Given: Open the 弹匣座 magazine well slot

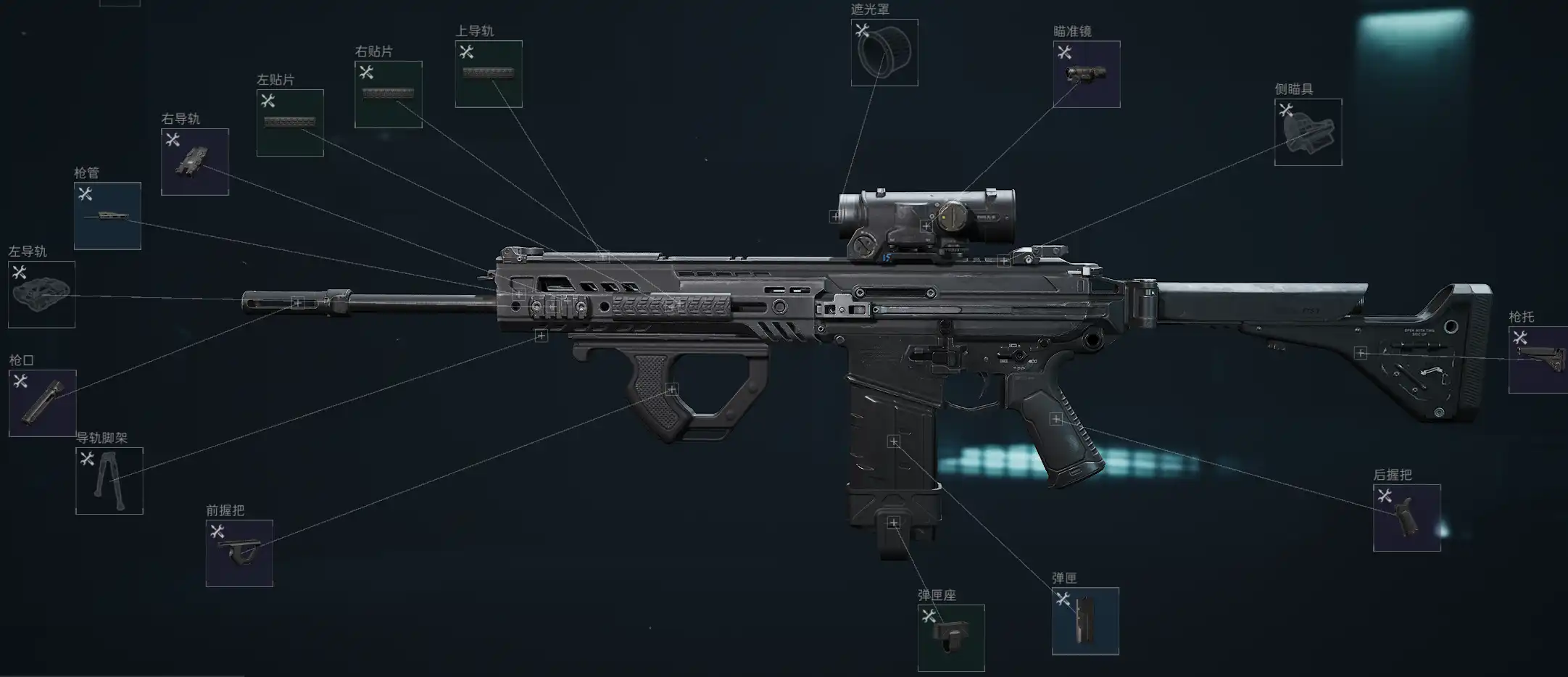Looking at the screenshot, I should tap(951, 638).
